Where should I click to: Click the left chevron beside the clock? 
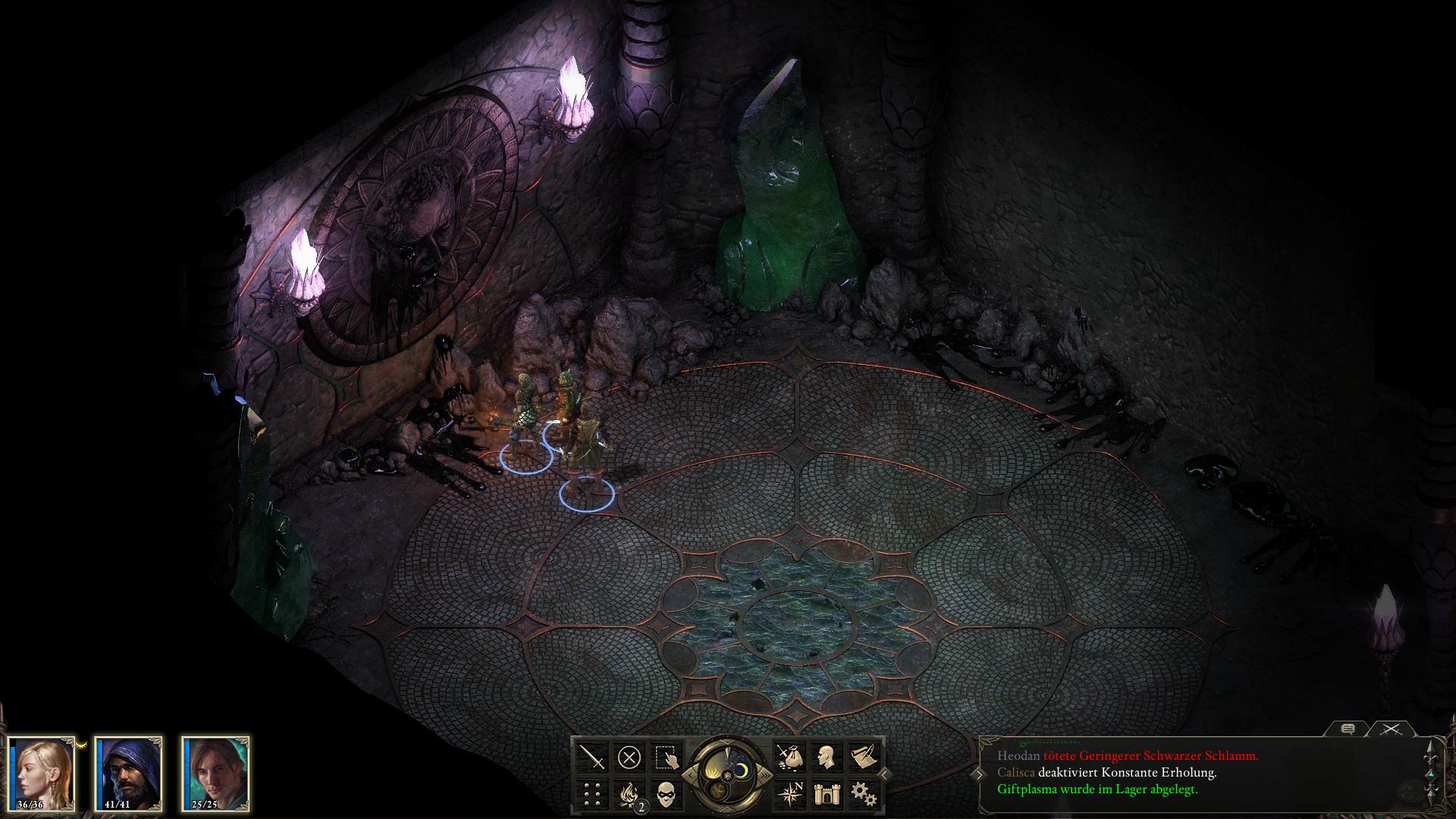pos(691,776)
